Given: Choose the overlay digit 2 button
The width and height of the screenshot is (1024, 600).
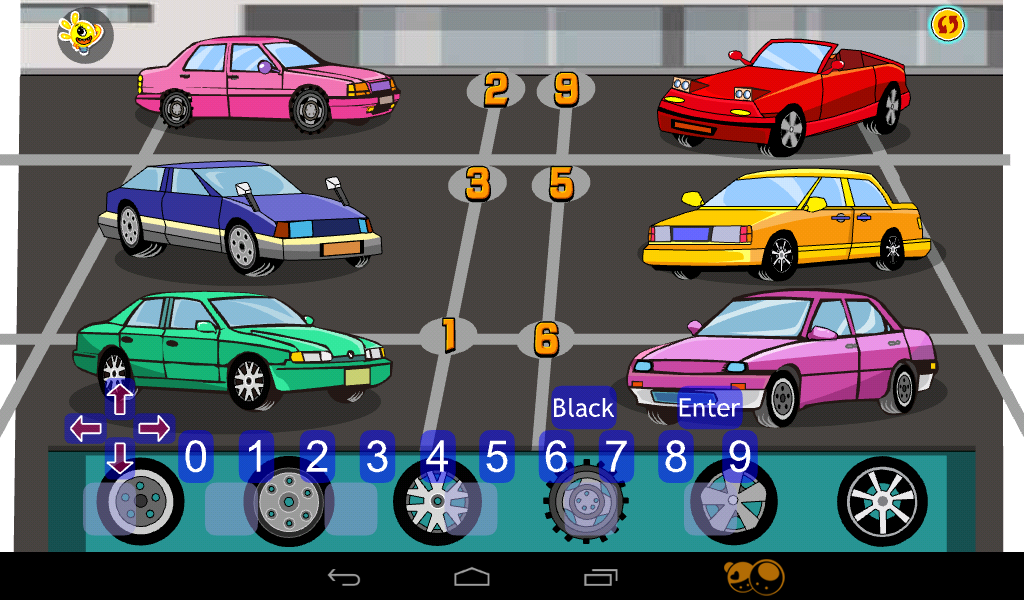Looking at the screenshot, I should coord(317,457).
